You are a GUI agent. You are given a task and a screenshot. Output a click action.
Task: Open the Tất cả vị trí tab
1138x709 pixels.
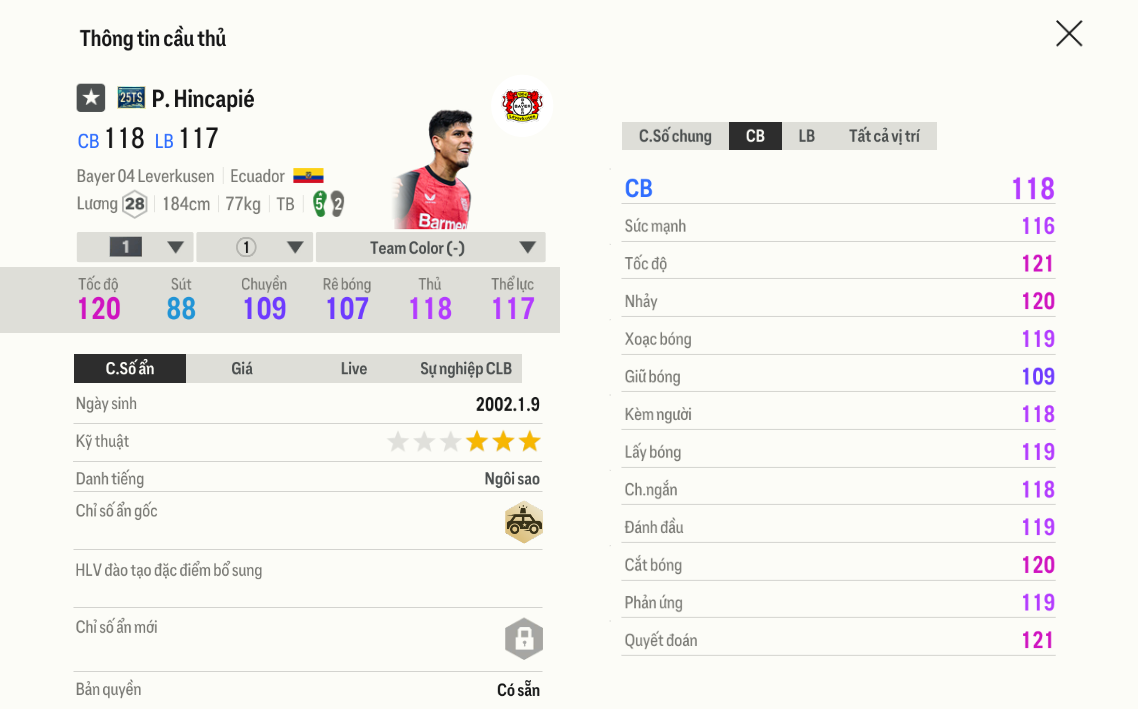click(884, 136)
